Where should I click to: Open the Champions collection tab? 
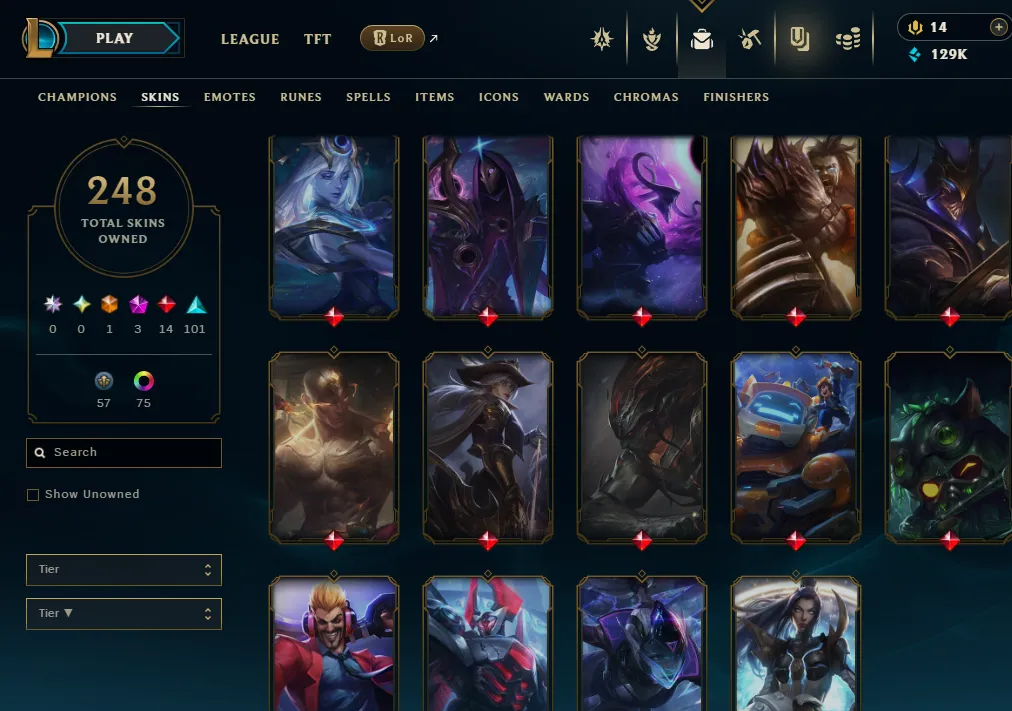tap(77, 97)
